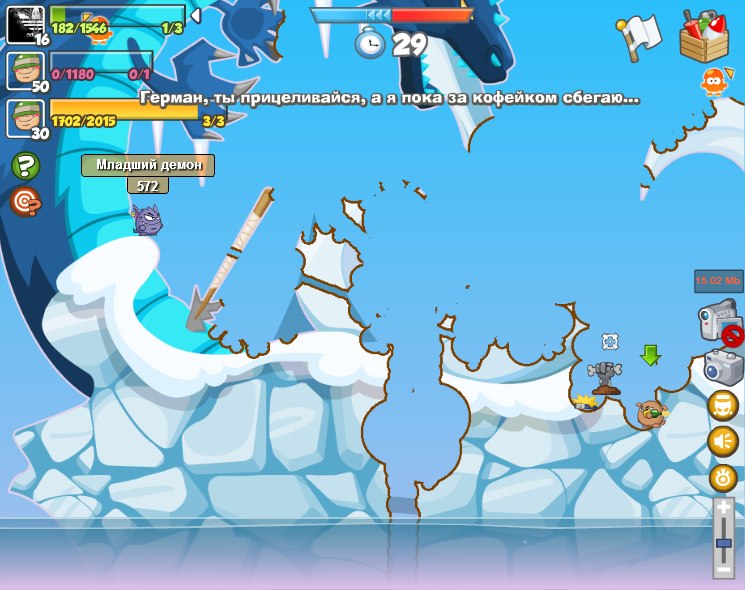Zoom in with the plus button
The height and width of the screenshot is (590, 745).
724,508
